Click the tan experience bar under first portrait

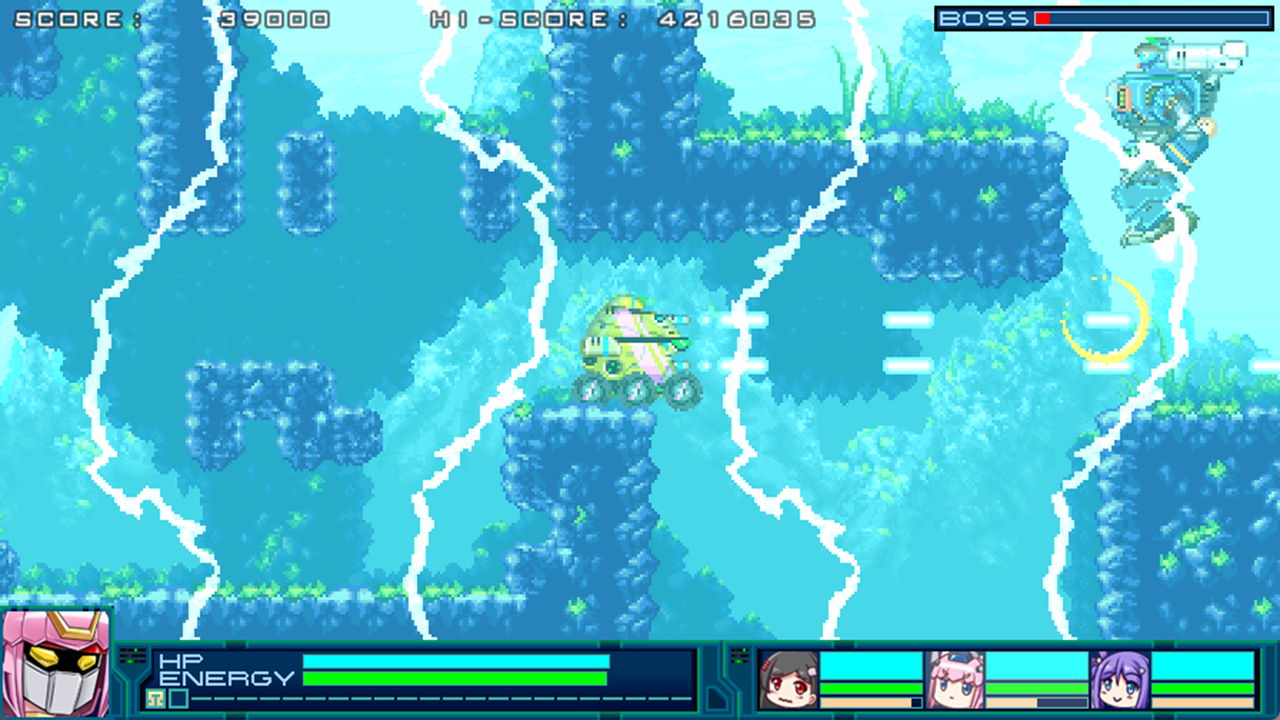[x=864, y=702]
